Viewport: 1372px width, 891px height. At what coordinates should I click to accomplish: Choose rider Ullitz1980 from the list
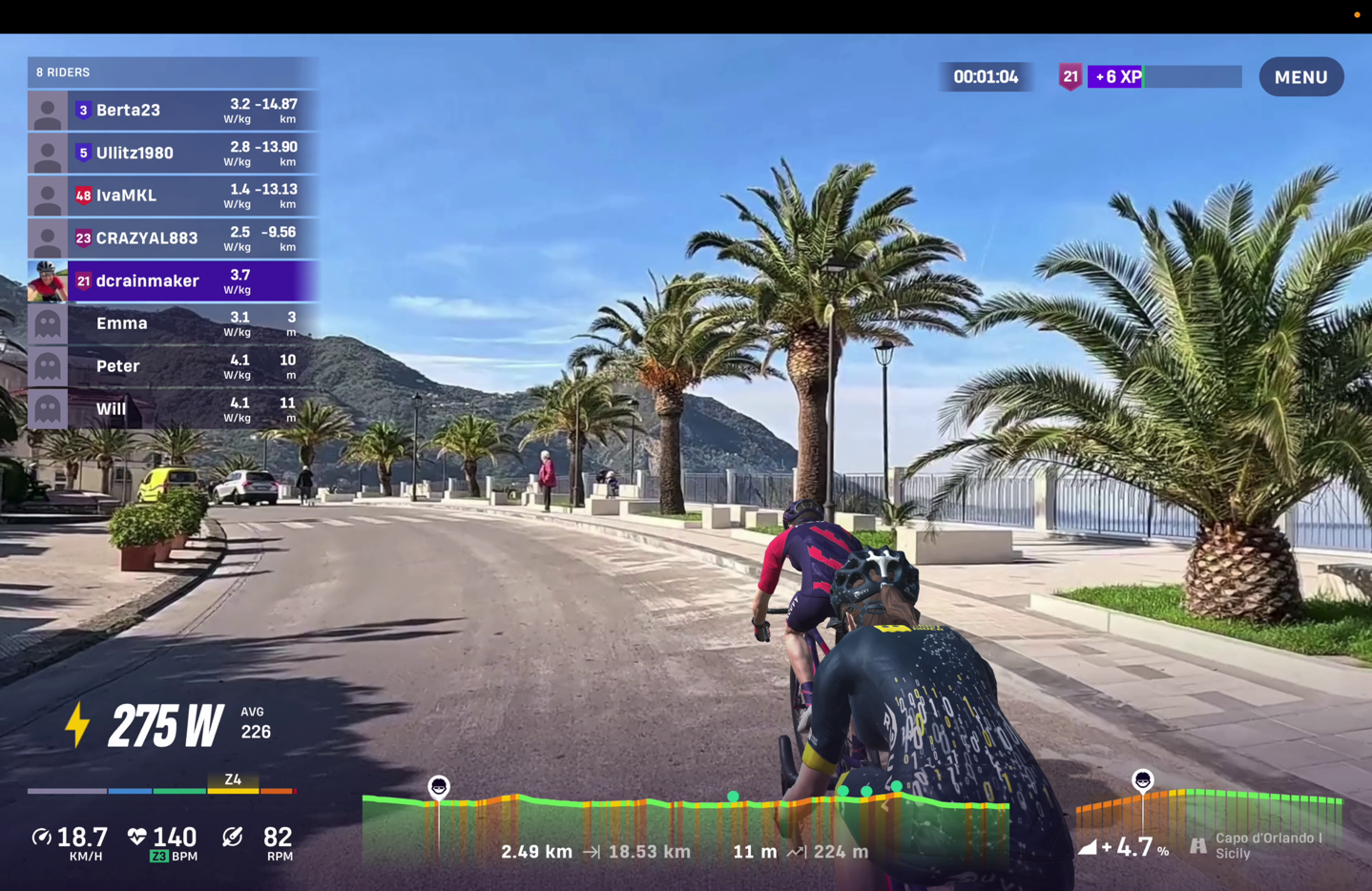(173, 153)
